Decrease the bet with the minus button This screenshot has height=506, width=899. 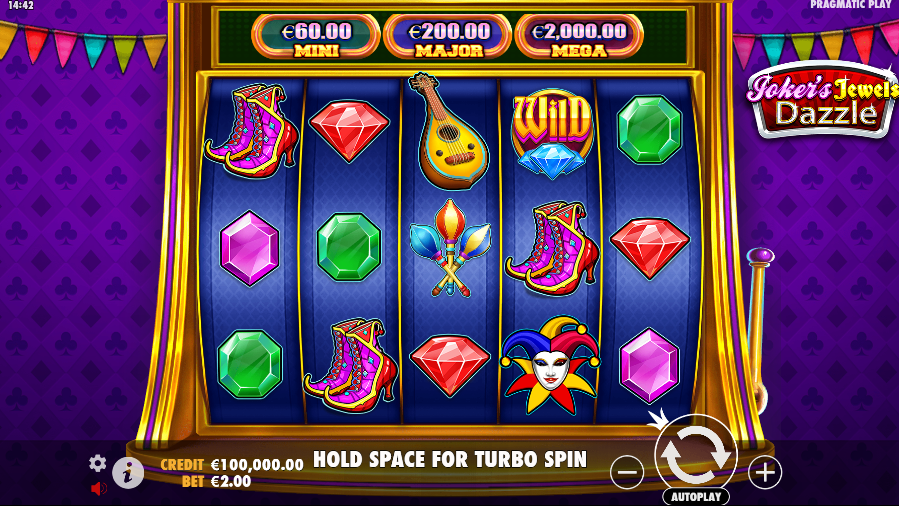[x=627, y=472]
